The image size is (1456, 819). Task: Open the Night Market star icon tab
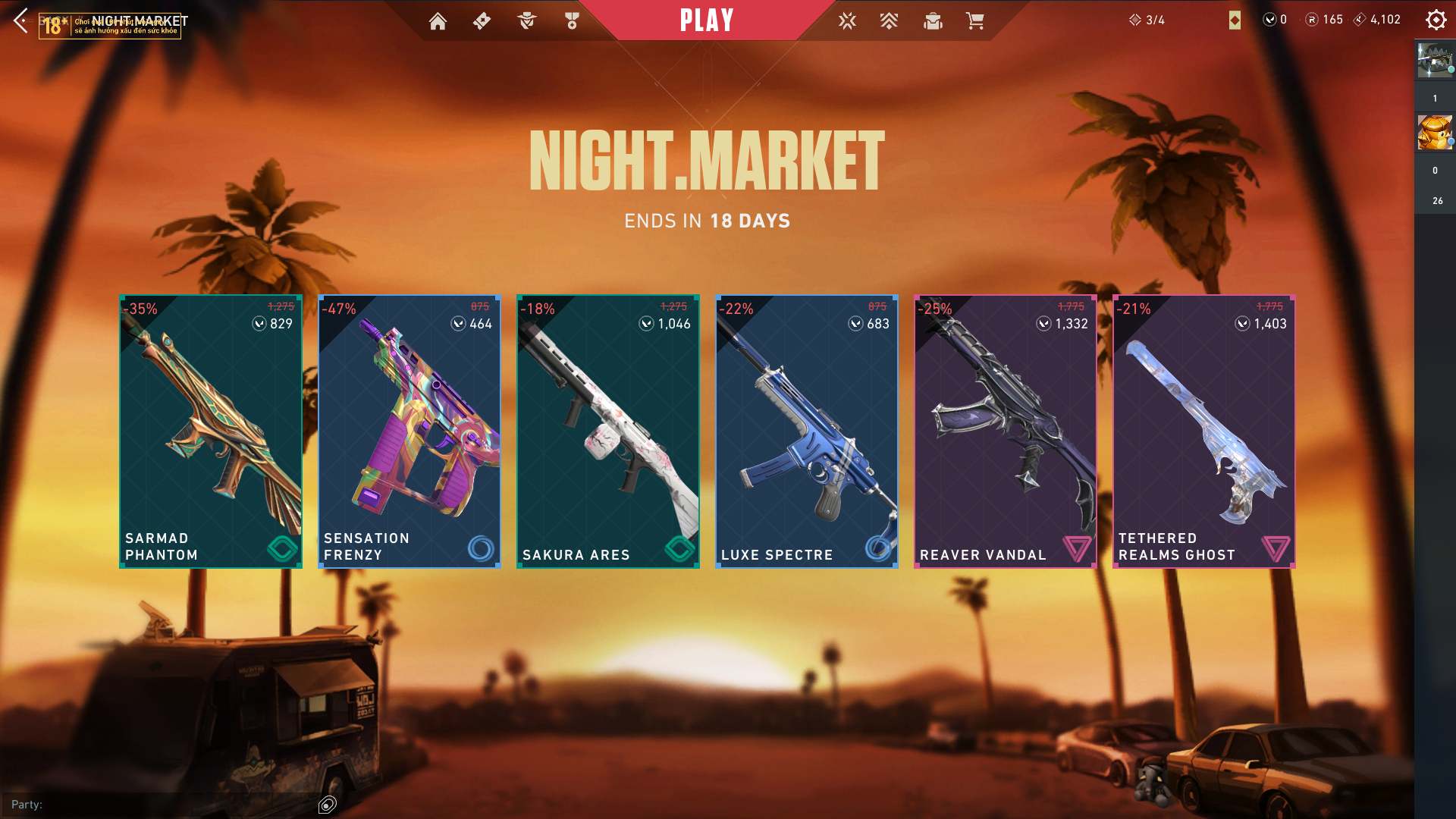click(x=847, y=21)
